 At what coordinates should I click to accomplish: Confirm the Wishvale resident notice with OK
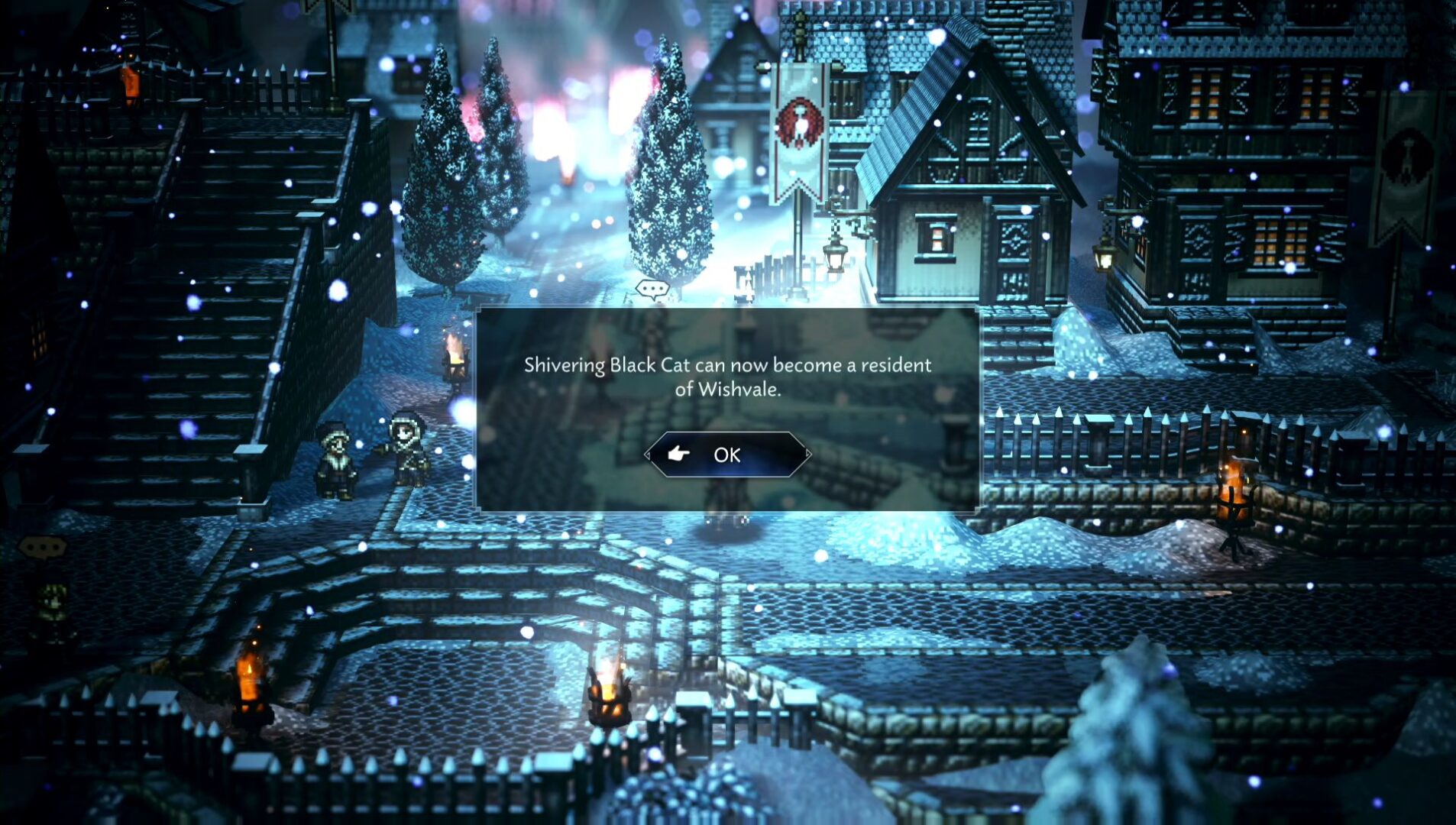tap(726, 455)
